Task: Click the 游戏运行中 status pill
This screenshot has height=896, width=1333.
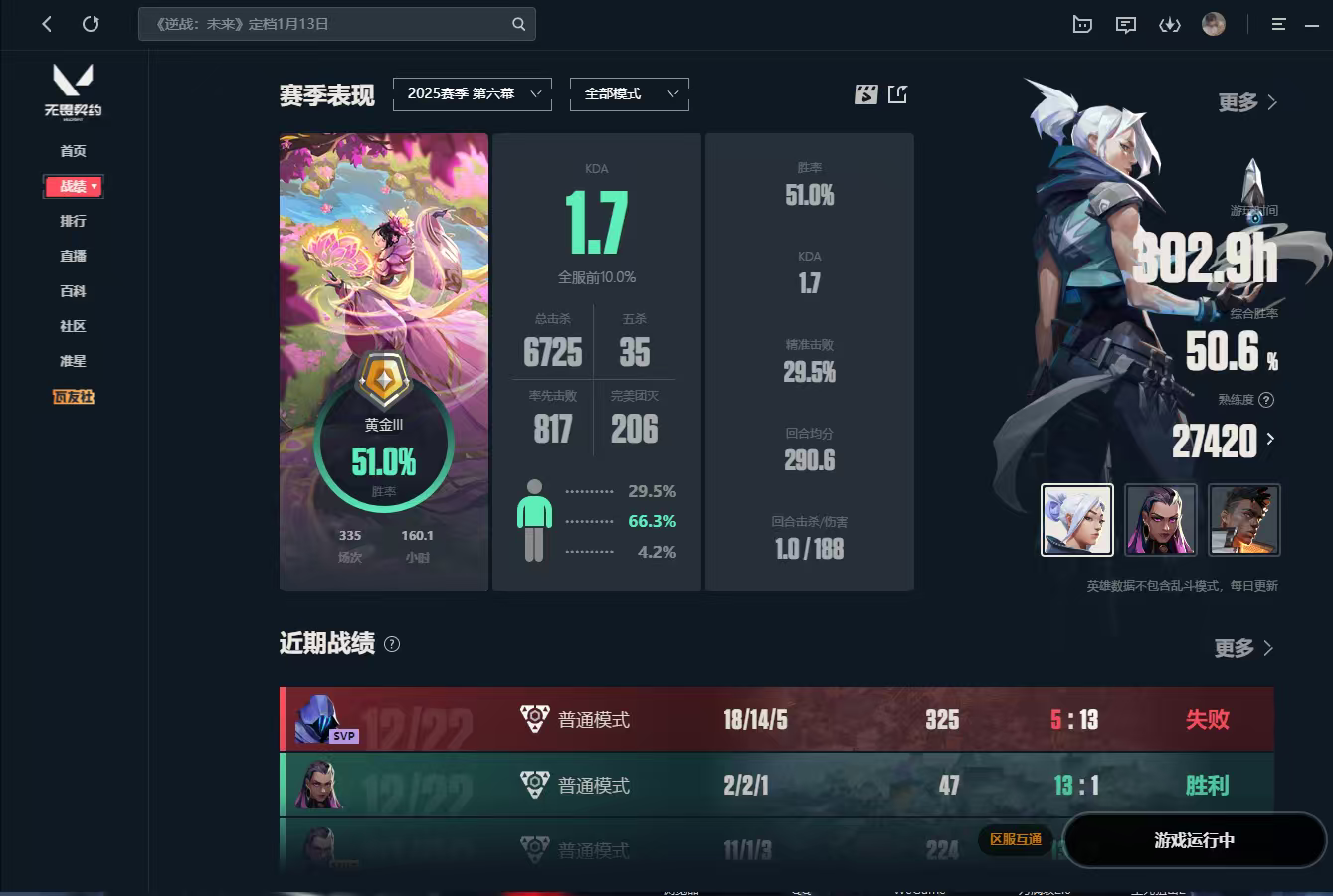Action: click(1193, 840)
